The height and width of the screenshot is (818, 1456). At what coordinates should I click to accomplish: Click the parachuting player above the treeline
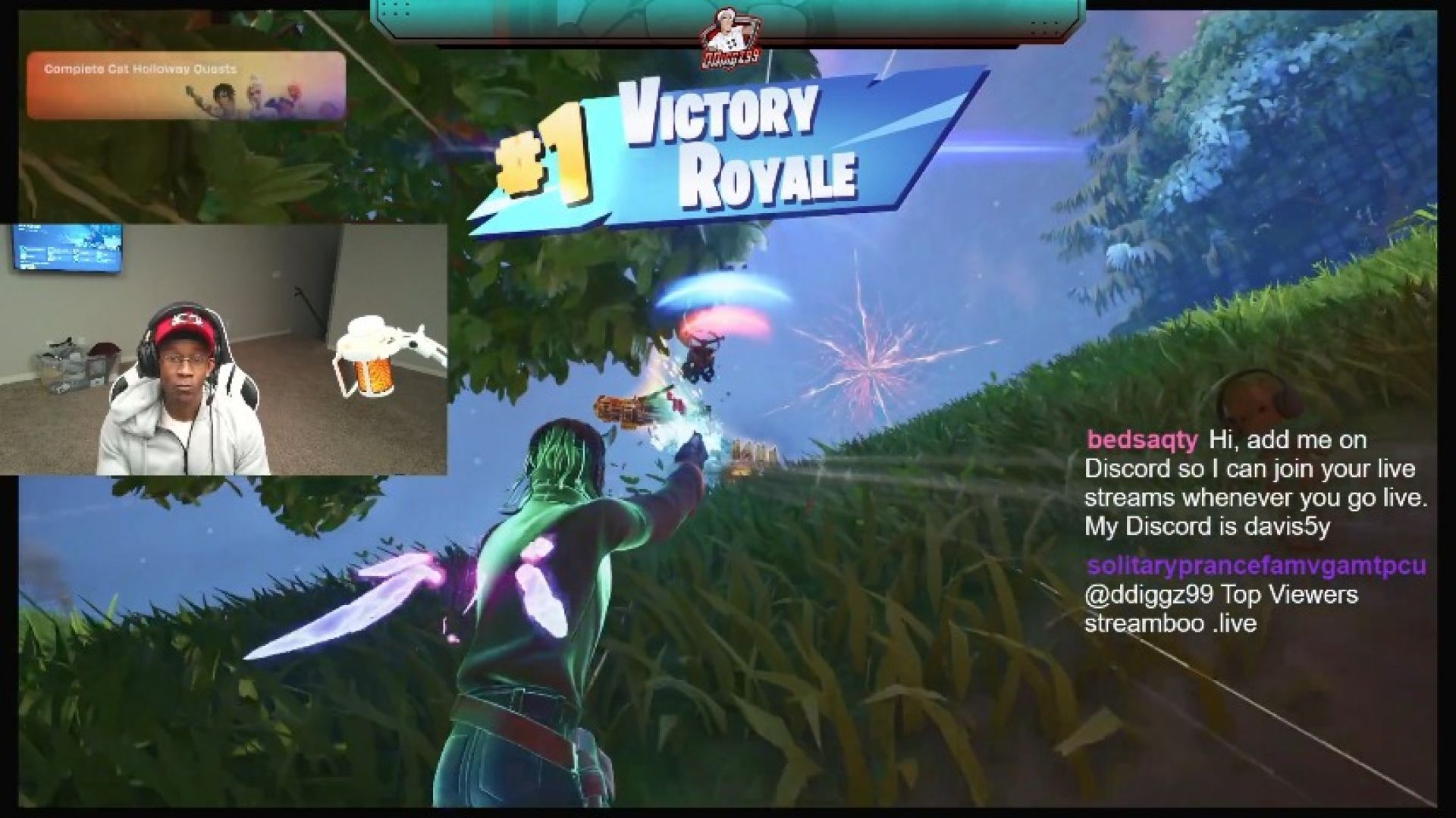point(701,353)
